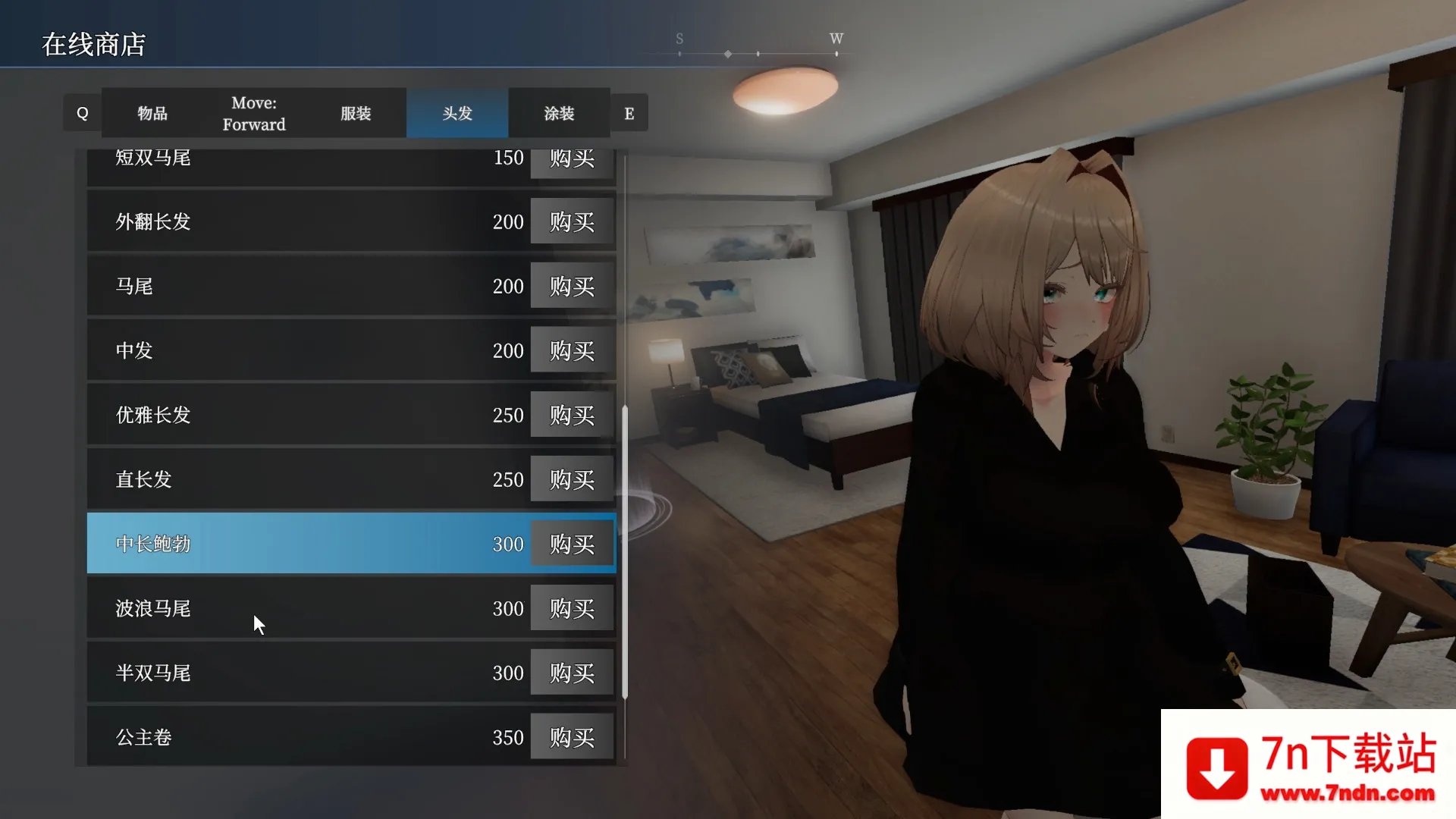Screen dimensions: 1456x819
Task: Click 购买 for the 马尾 hairstyle
Action: (x=572, y=286)
